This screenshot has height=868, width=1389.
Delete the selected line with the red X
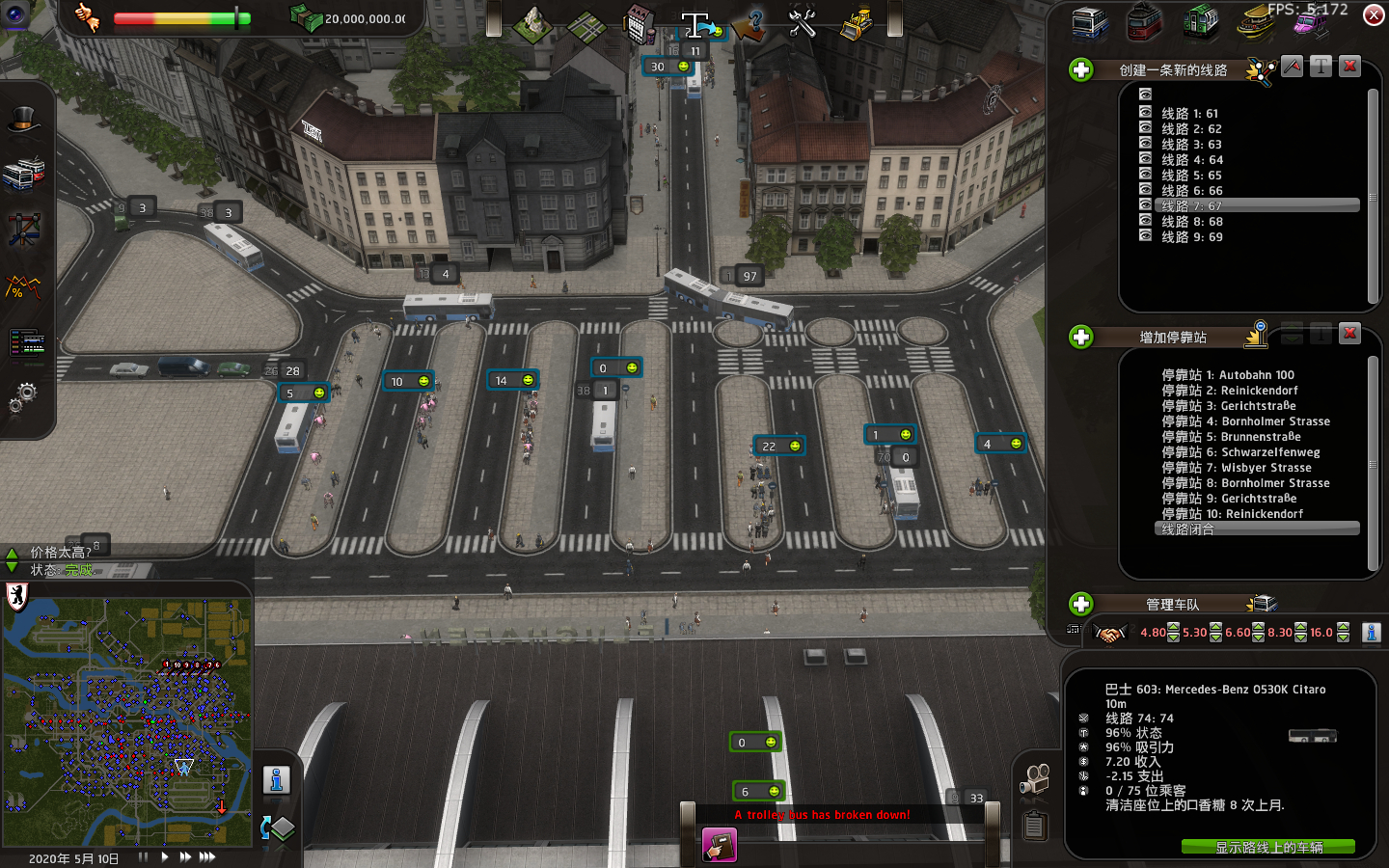(x=1349, y=67)
